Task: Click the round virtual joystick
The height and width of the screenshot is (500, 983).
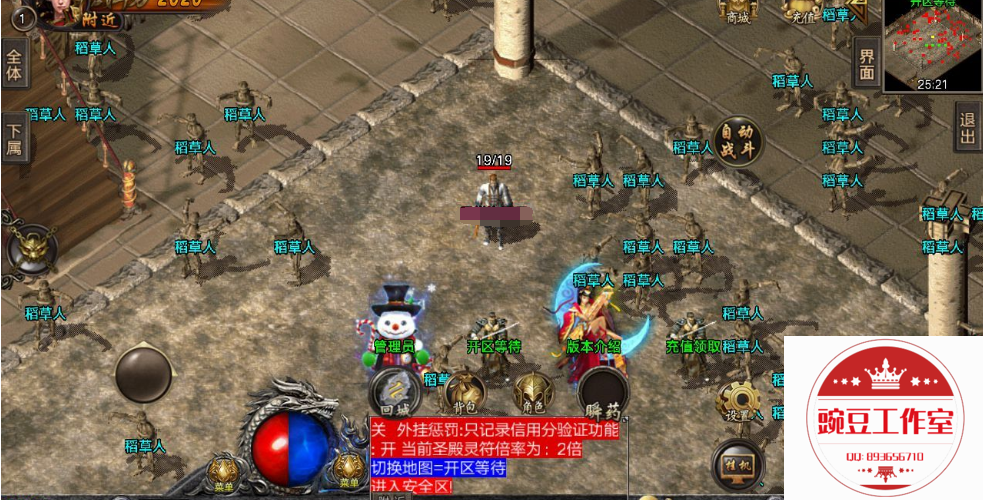Action: point(146,374)
